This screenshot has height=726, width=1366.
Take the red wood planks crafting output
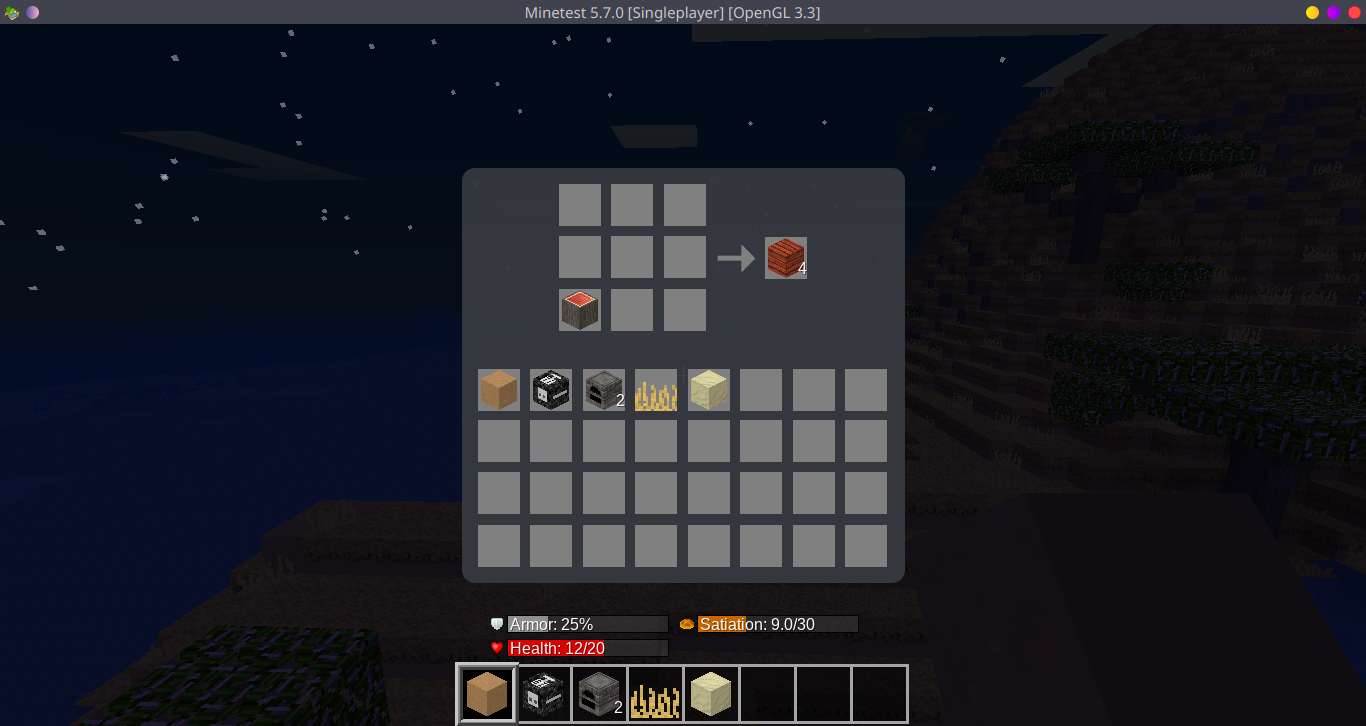786,258
